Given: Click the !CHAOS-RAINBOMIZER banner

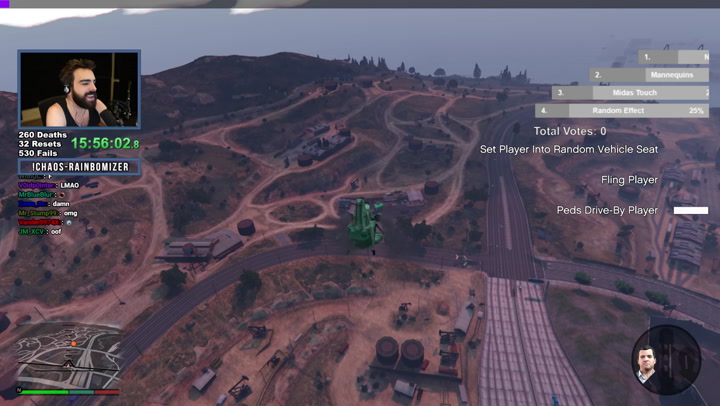Looking at the screenshot, I should tap(80, 167).
